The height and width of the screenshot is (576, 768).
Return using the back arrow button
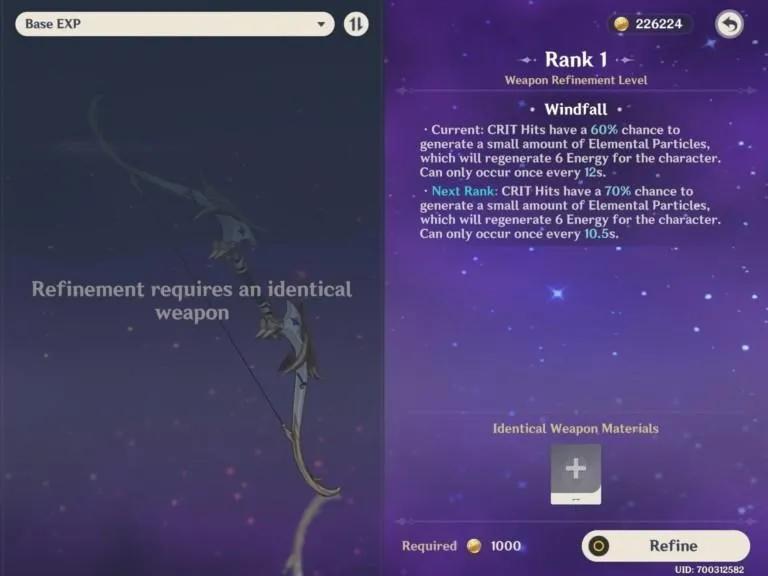point(729,24)
